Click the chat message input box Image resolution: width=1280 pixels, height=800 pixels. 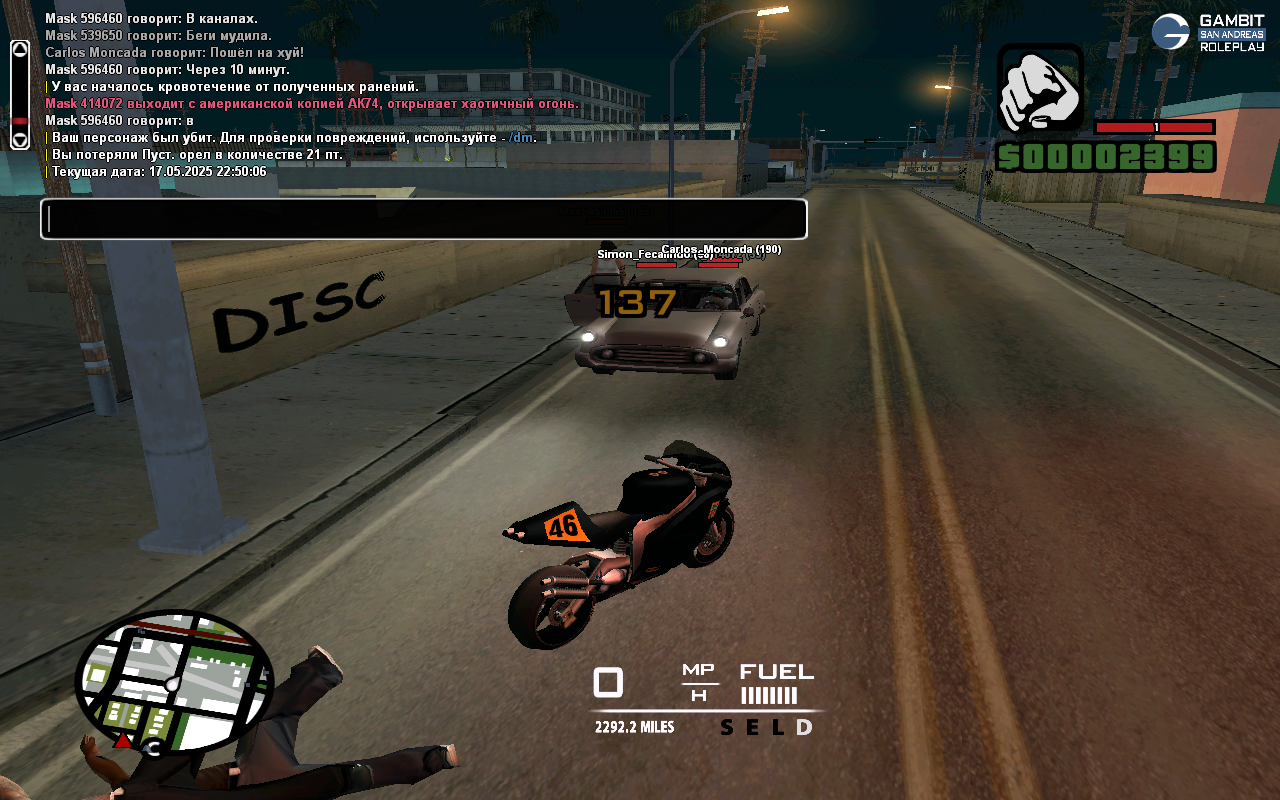point(423,219)
